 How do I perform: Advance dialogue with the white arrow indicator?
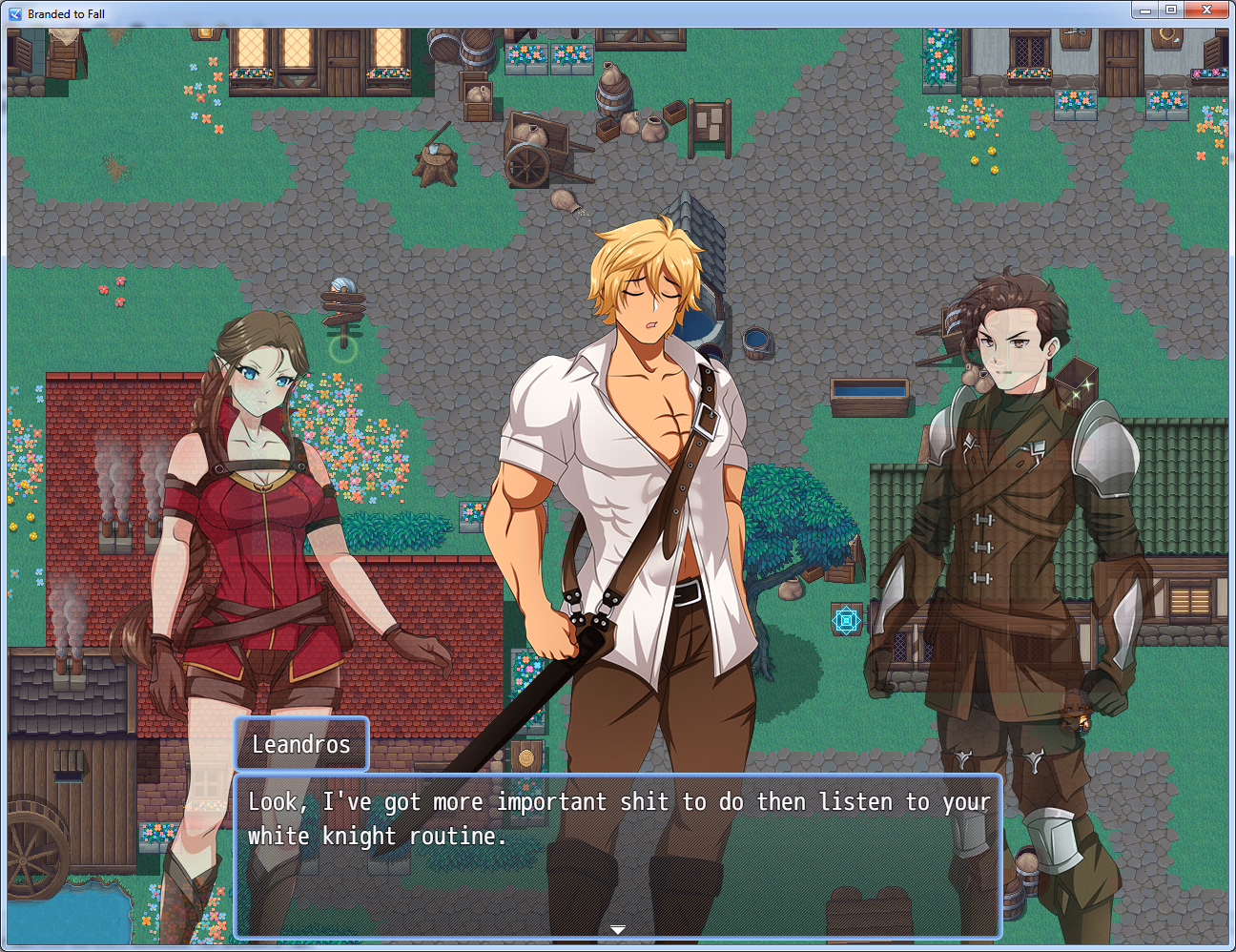[x=618, y=929]
